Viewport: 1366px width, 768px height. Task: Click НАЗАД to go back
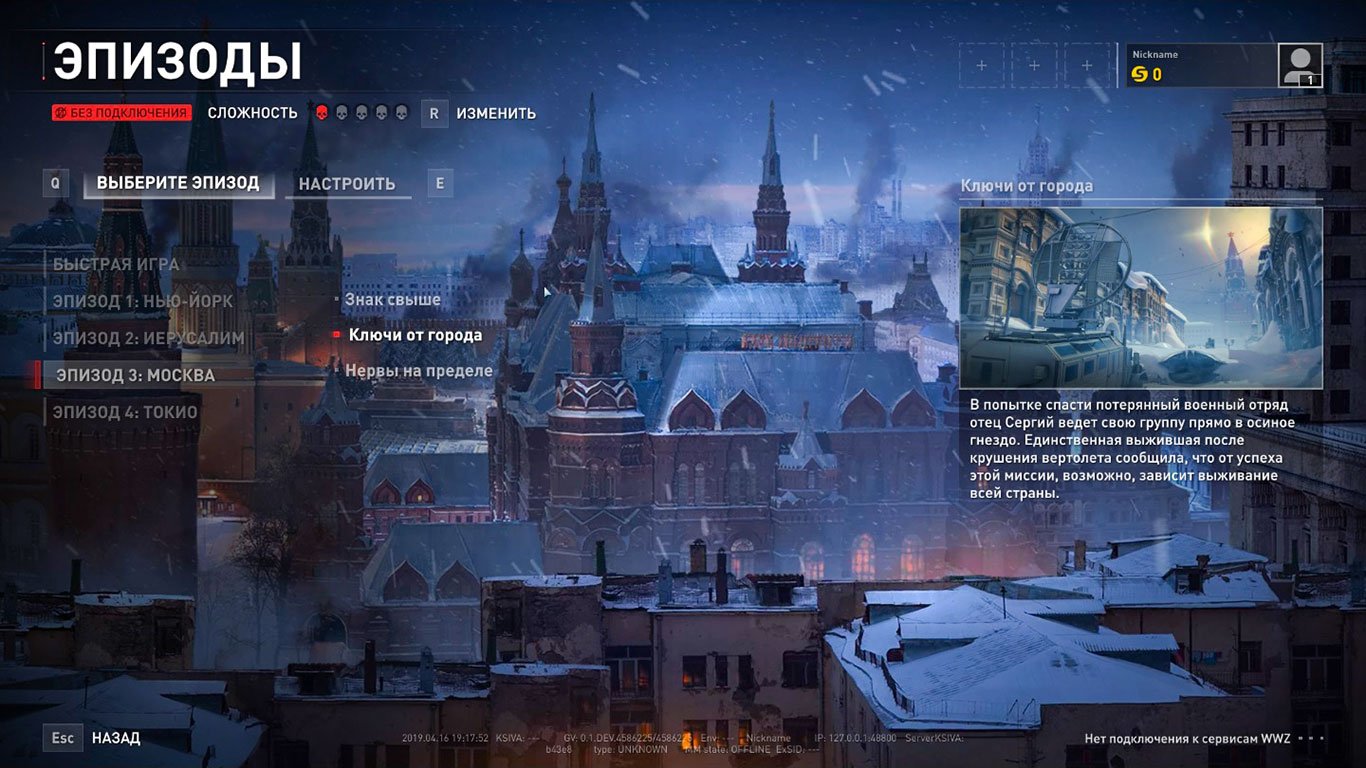click(117, 737)
